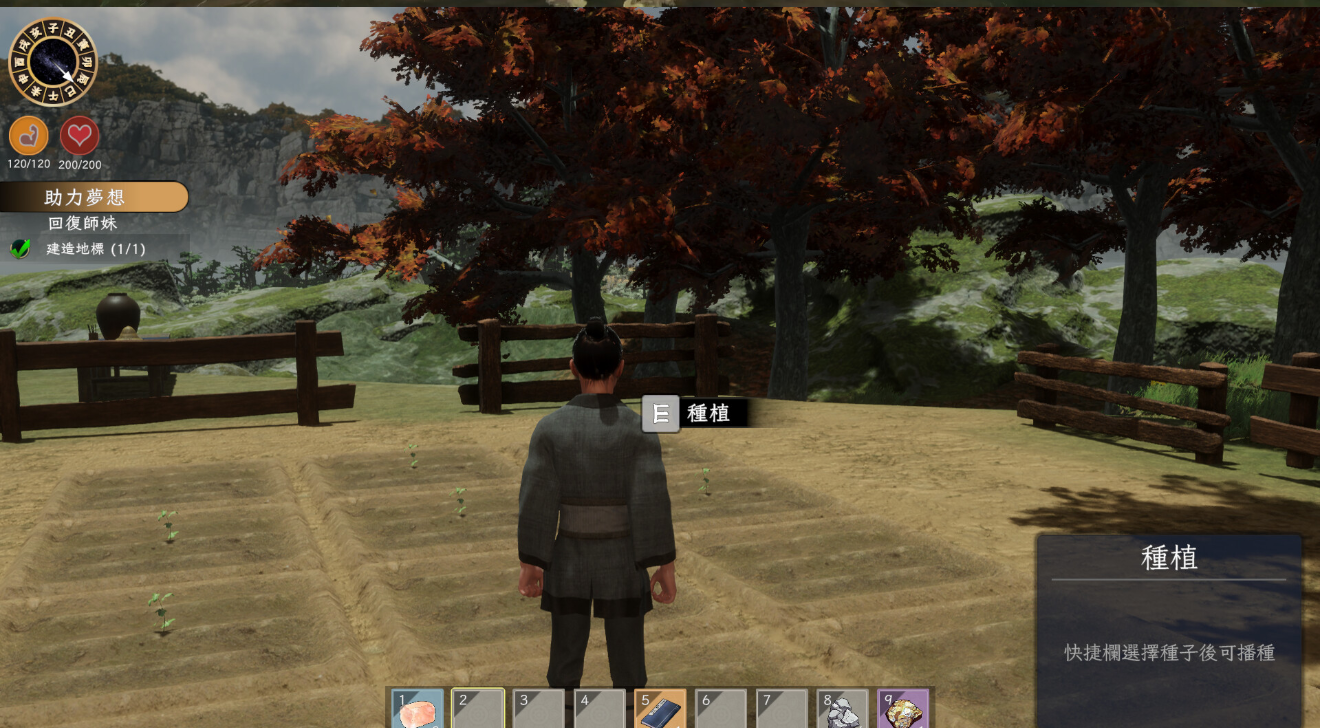Choose the blue book in hotbar slot 5
This screenshot has width=1320, height=728.
[x=660, y=709]
